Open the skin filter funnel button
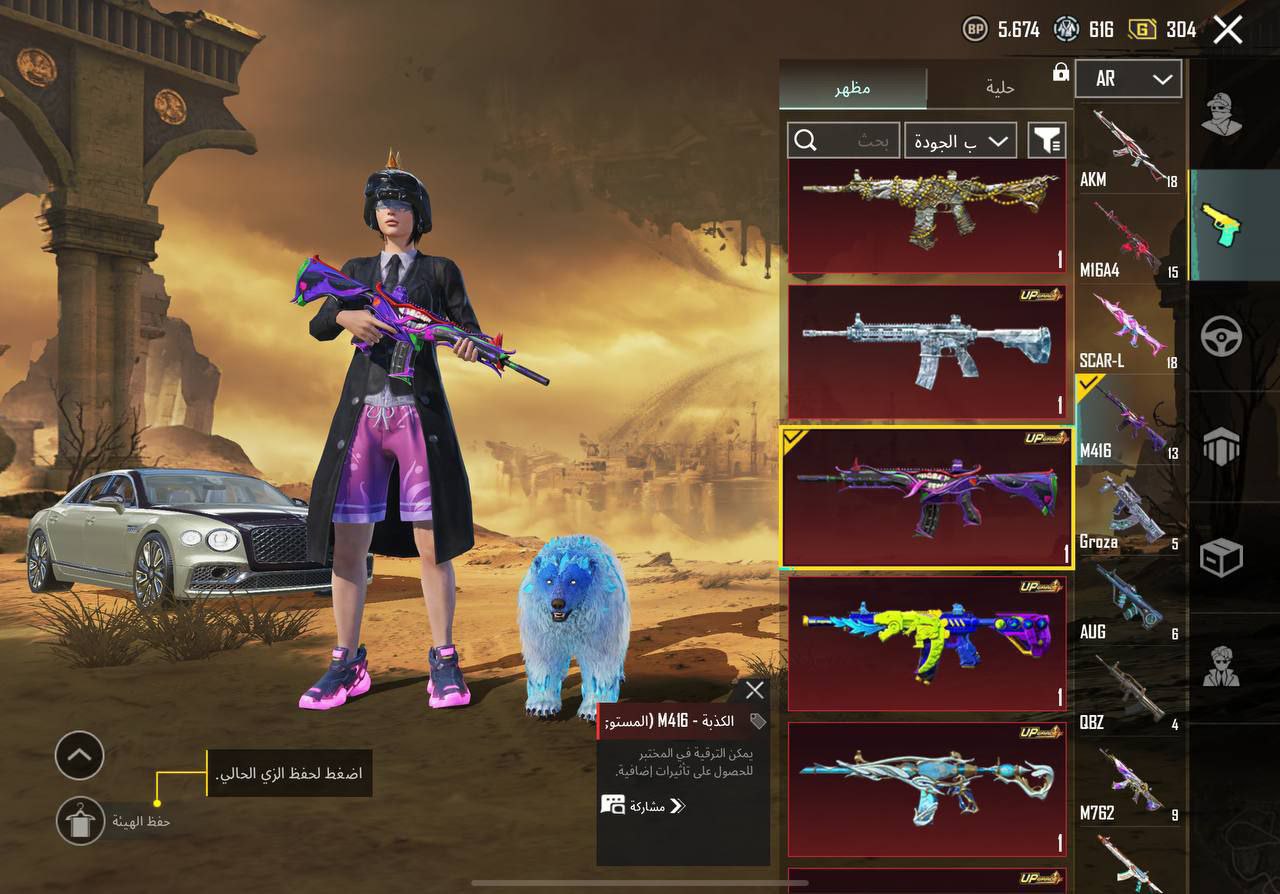The width and height of the screenshot is (1280, 894). (1047, 141)
